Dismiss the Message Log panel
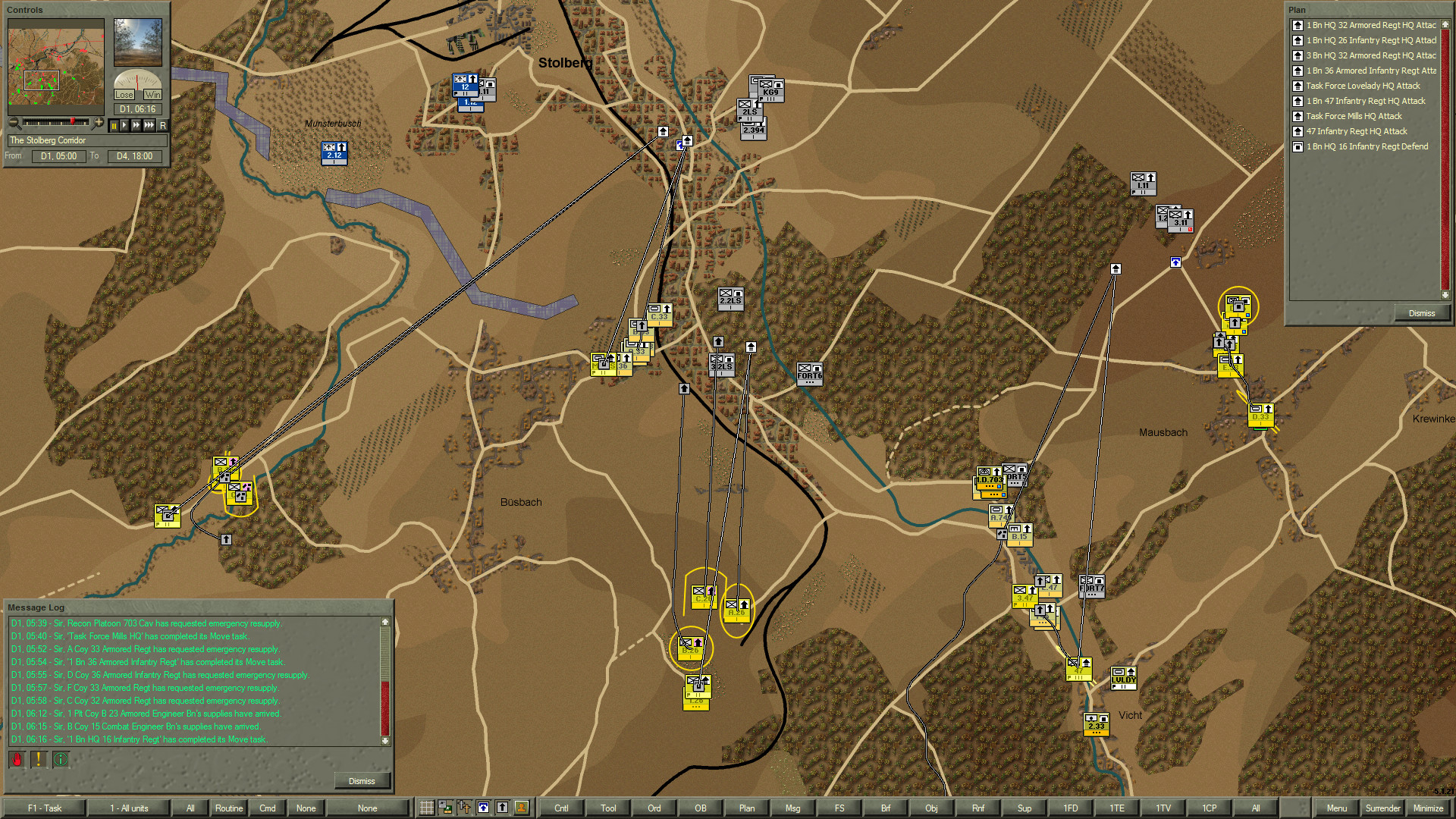Viewport: 1456px width, 819px height. (x=362, y=780)
